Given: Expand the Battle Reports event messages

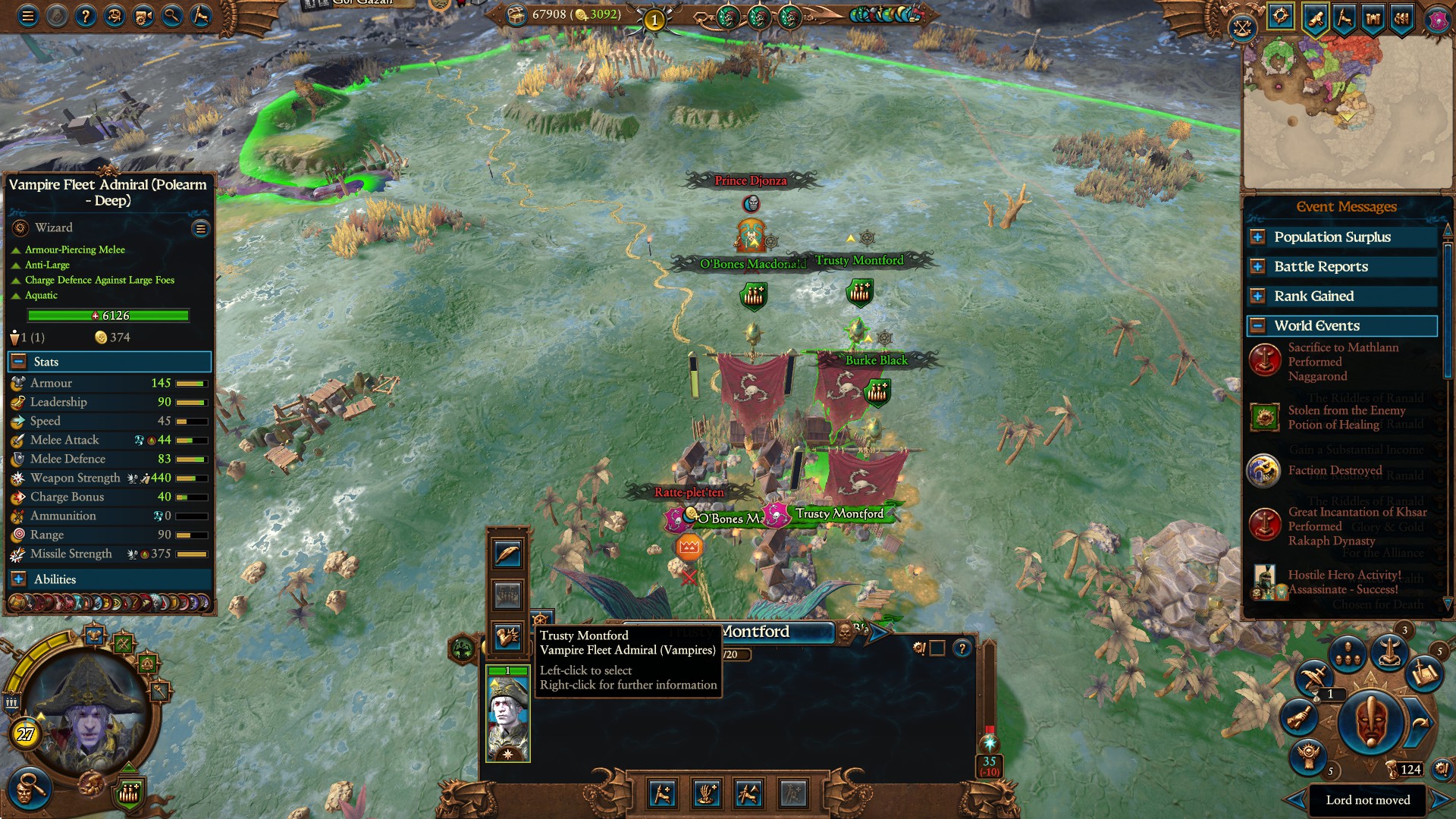Looking at the screenshot, I should pyautogui.click(x=1257, y=266).
